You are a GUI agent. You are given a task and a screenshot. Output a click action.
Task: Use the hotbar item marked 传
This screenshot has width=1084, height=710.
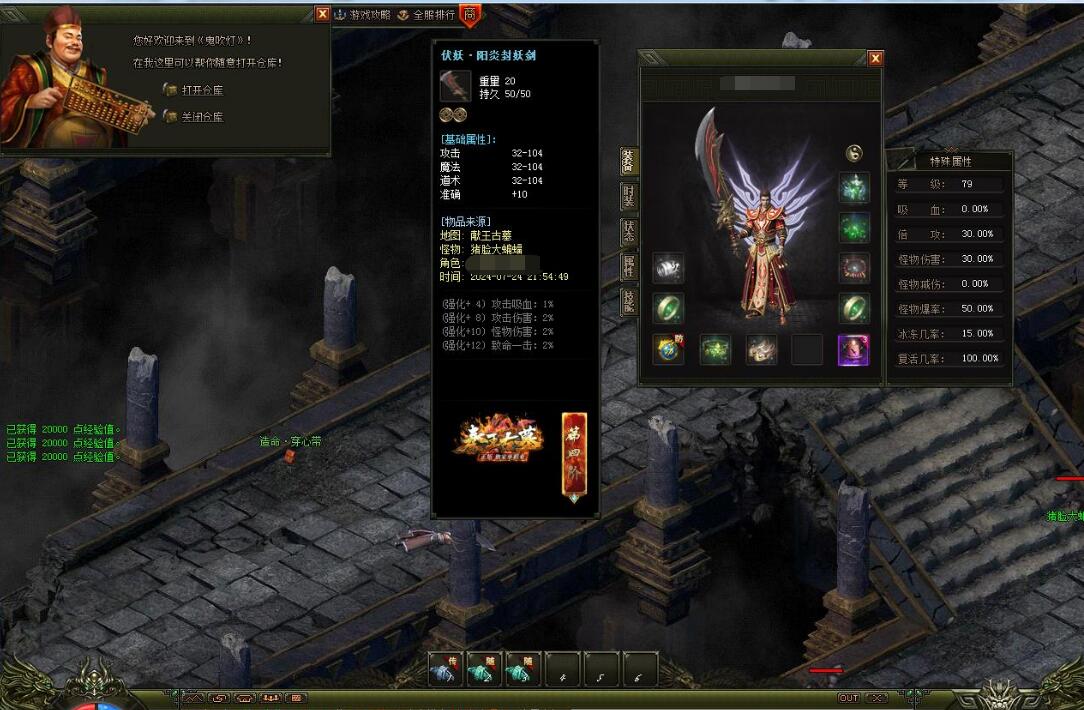445,669
